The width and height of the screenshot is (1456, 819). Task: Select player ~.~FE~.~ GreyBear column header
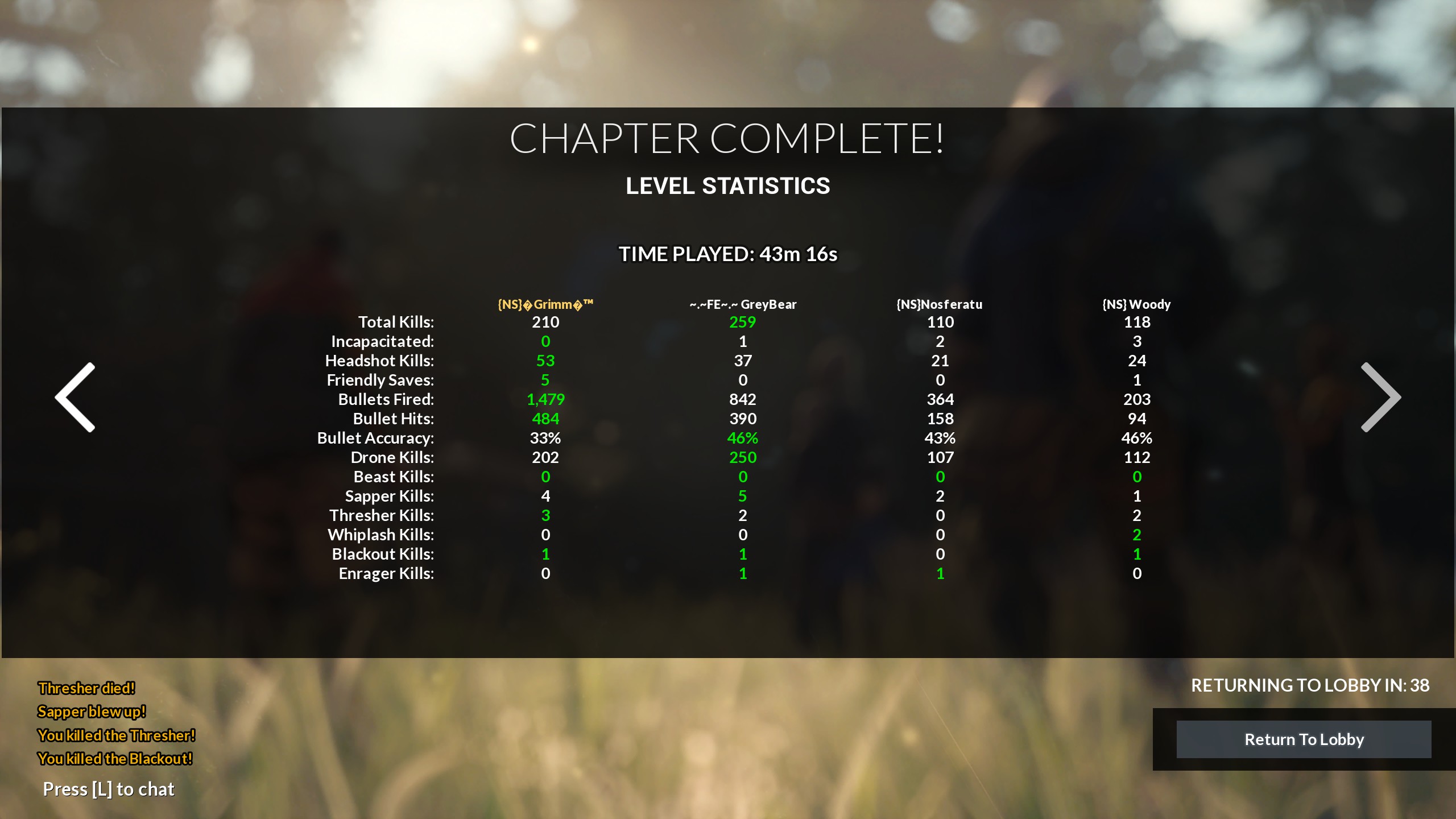point(742,304)
